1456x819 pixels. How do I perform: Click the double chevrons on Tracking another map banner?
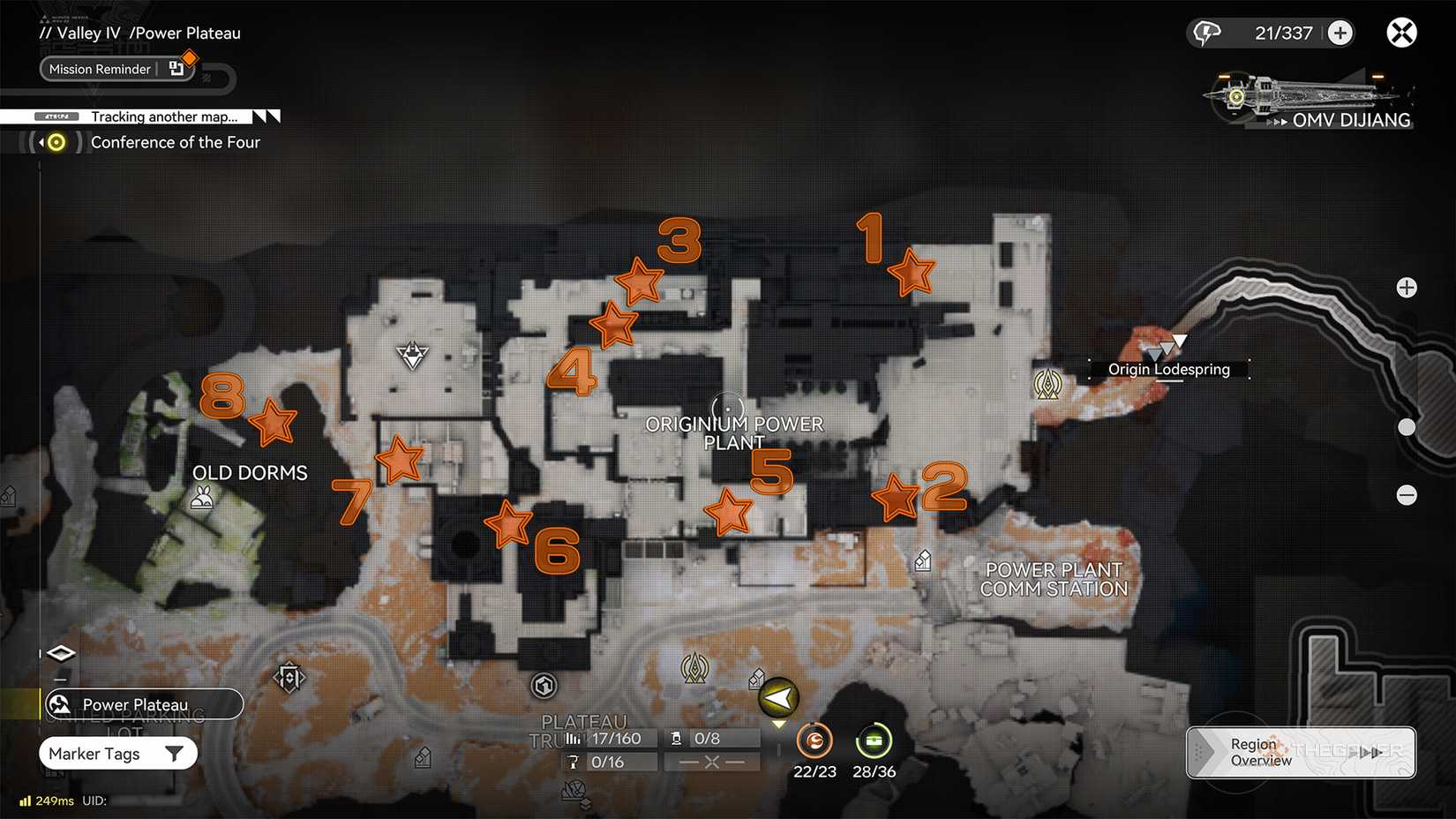(x=266, y=116)
